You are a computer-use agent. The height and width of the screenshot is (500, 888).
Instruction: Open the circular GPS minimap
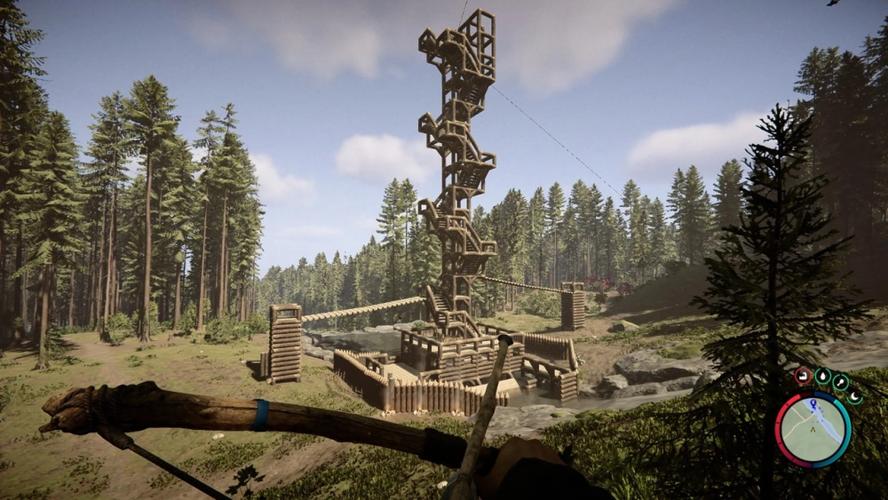(x=813, y=429)
